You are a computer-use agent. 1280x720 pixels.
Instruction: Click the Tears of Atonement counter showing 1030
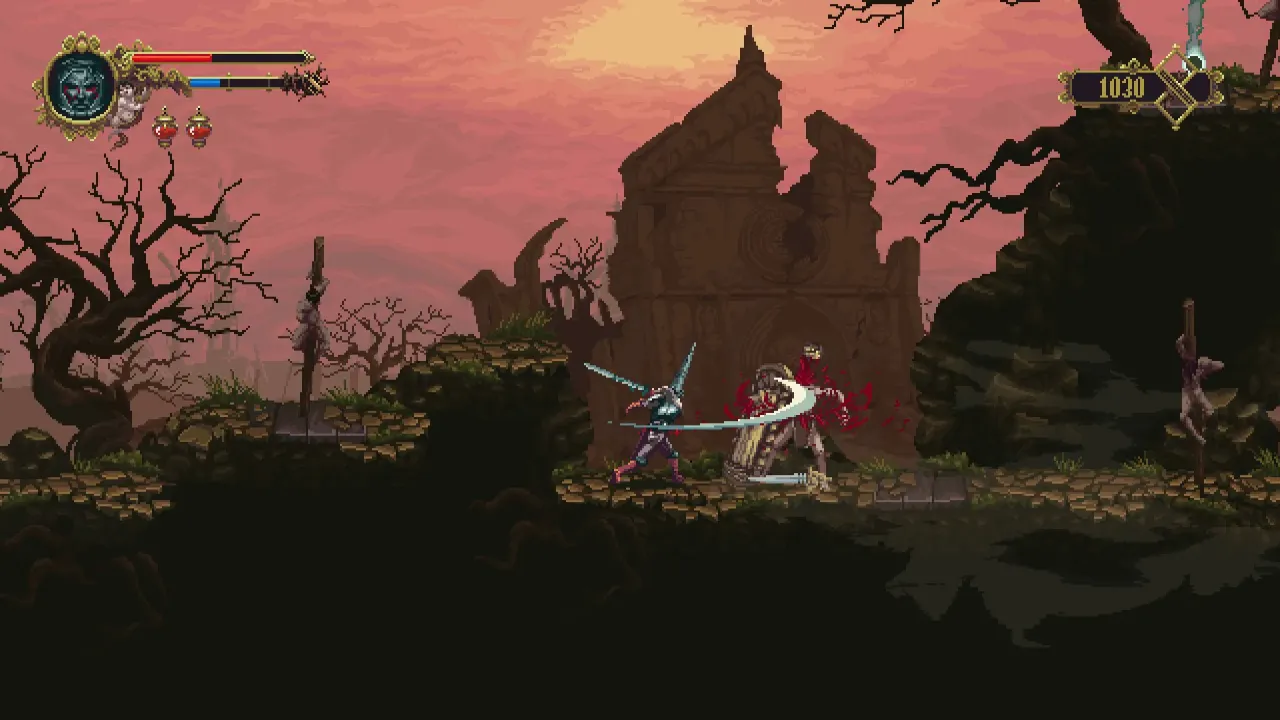1125,87
